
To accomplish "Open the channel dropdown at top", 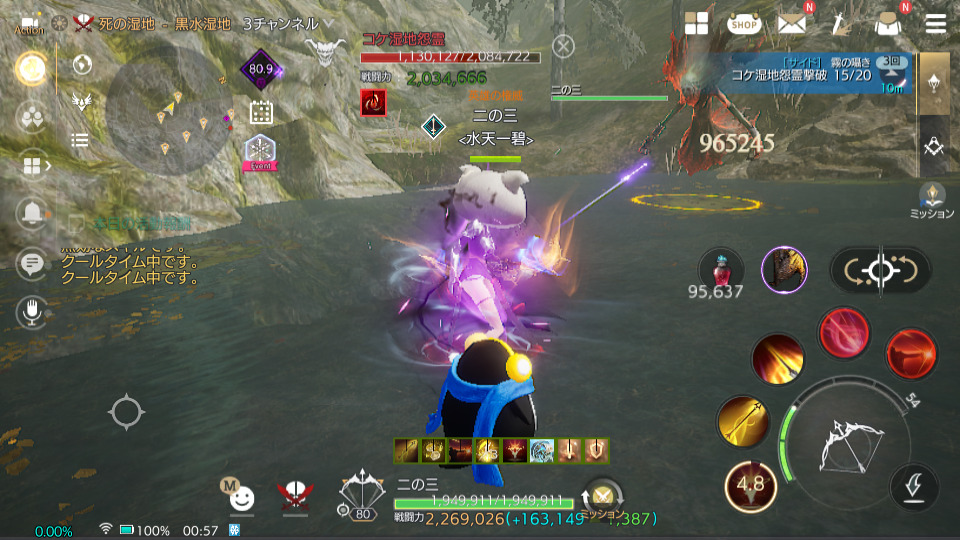I will point(330,23).
